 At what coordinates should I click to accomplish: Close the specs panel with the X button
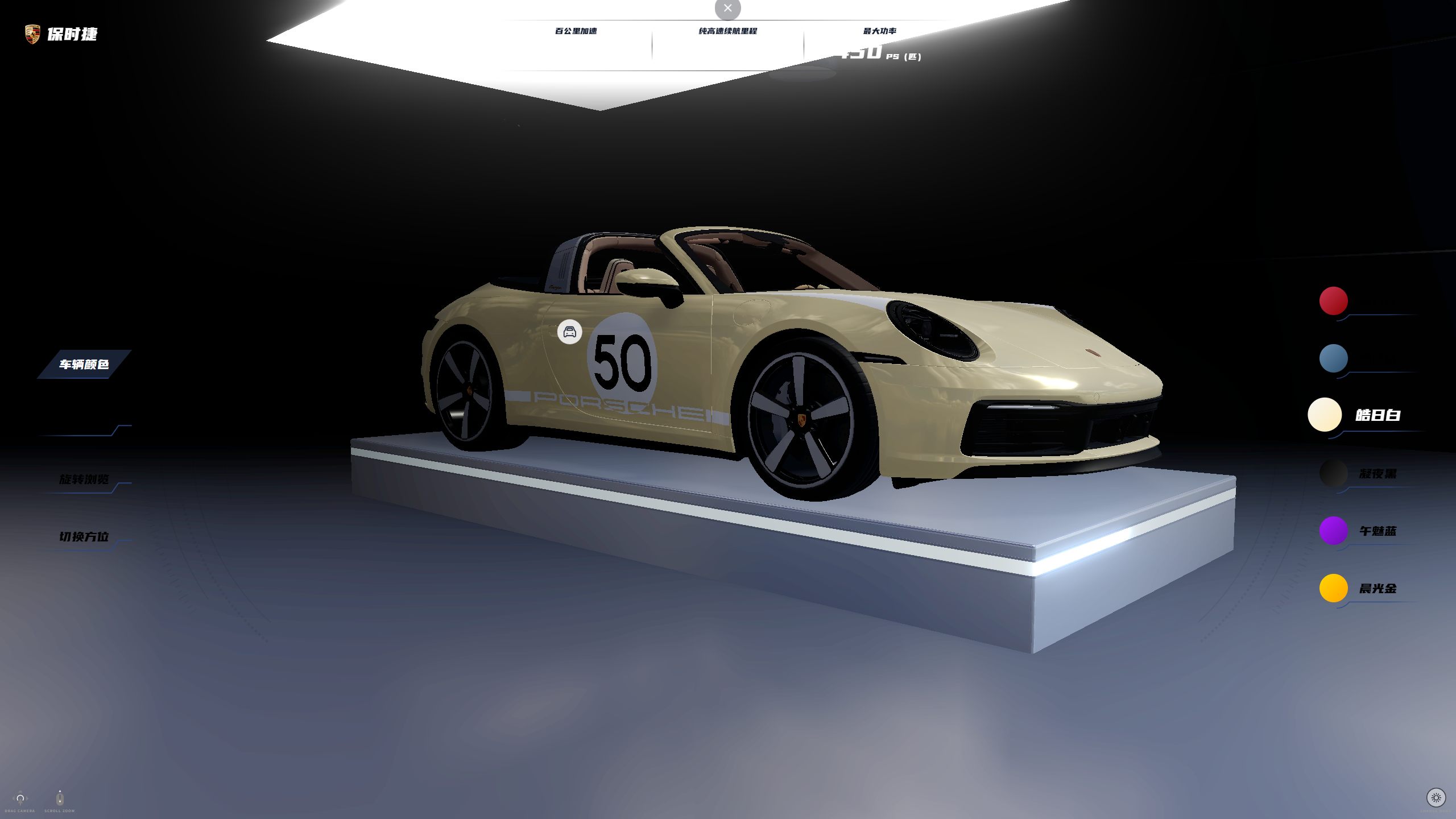[x=727, y=9]
